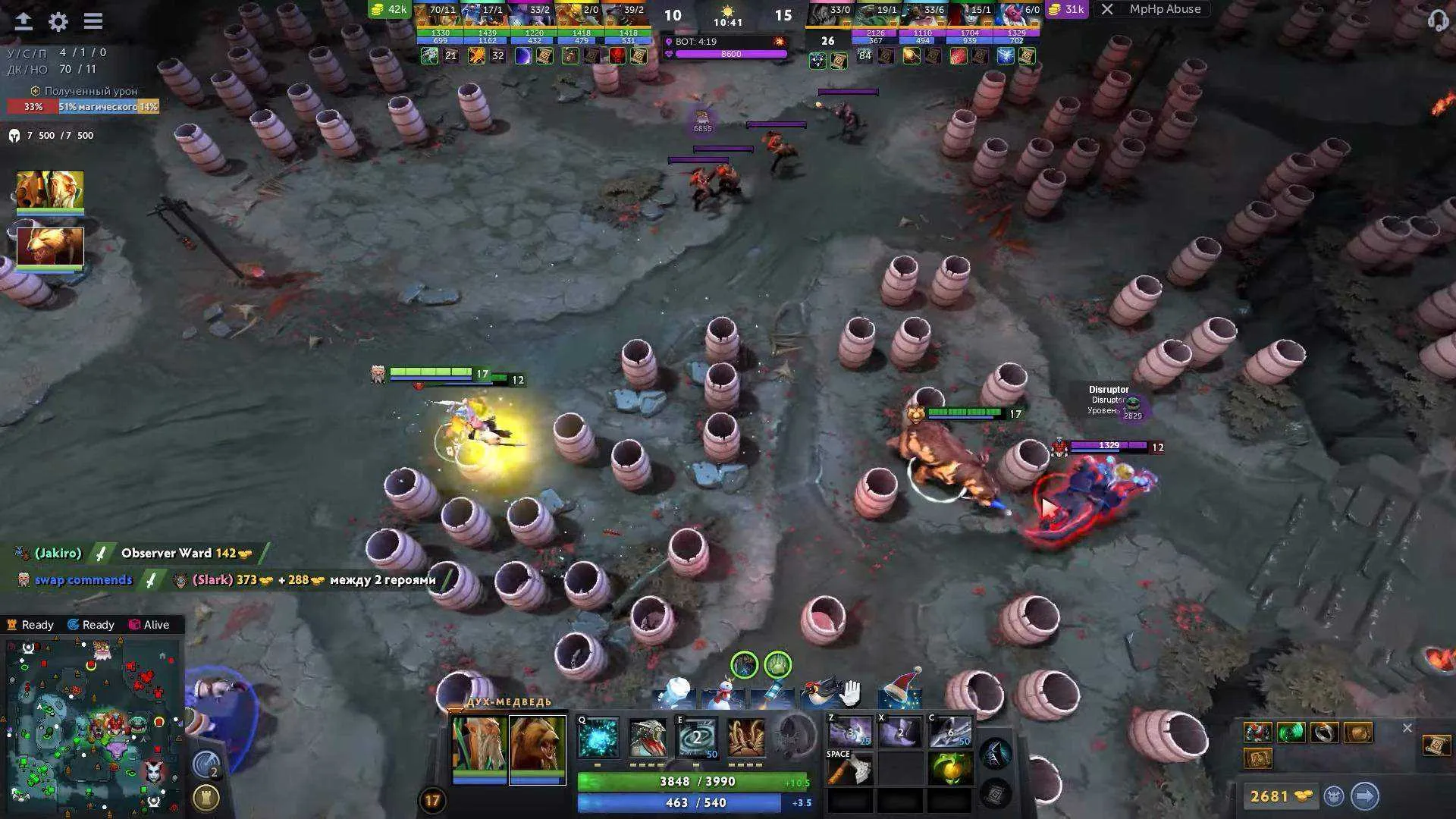The width and height of the screenshot is (1456, 819).
Task: Use the axe item in inventory
Action: click(x=850, y=771)
